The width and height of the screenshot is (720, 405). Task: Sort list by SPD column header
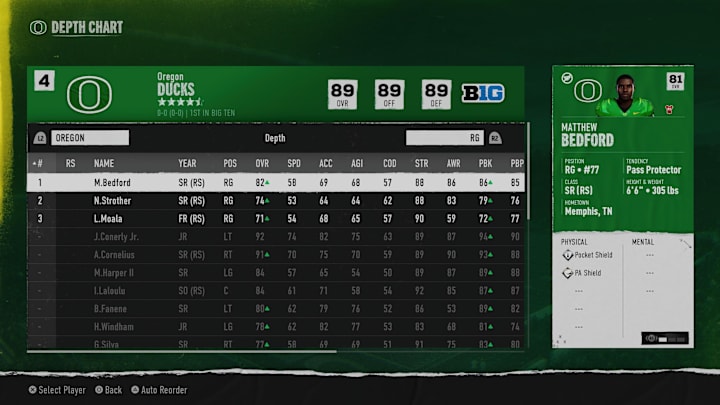click(293, 163)
